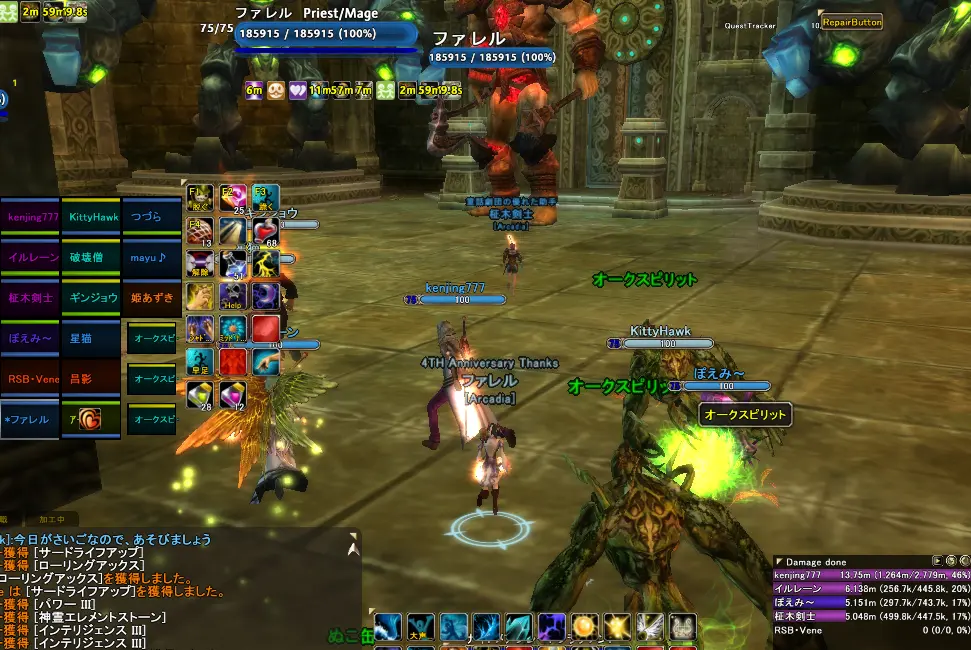Cast the white wings skill on bottom hotbar
The width and height of the screenshot is (971, 650).
(x=650, y=627)
